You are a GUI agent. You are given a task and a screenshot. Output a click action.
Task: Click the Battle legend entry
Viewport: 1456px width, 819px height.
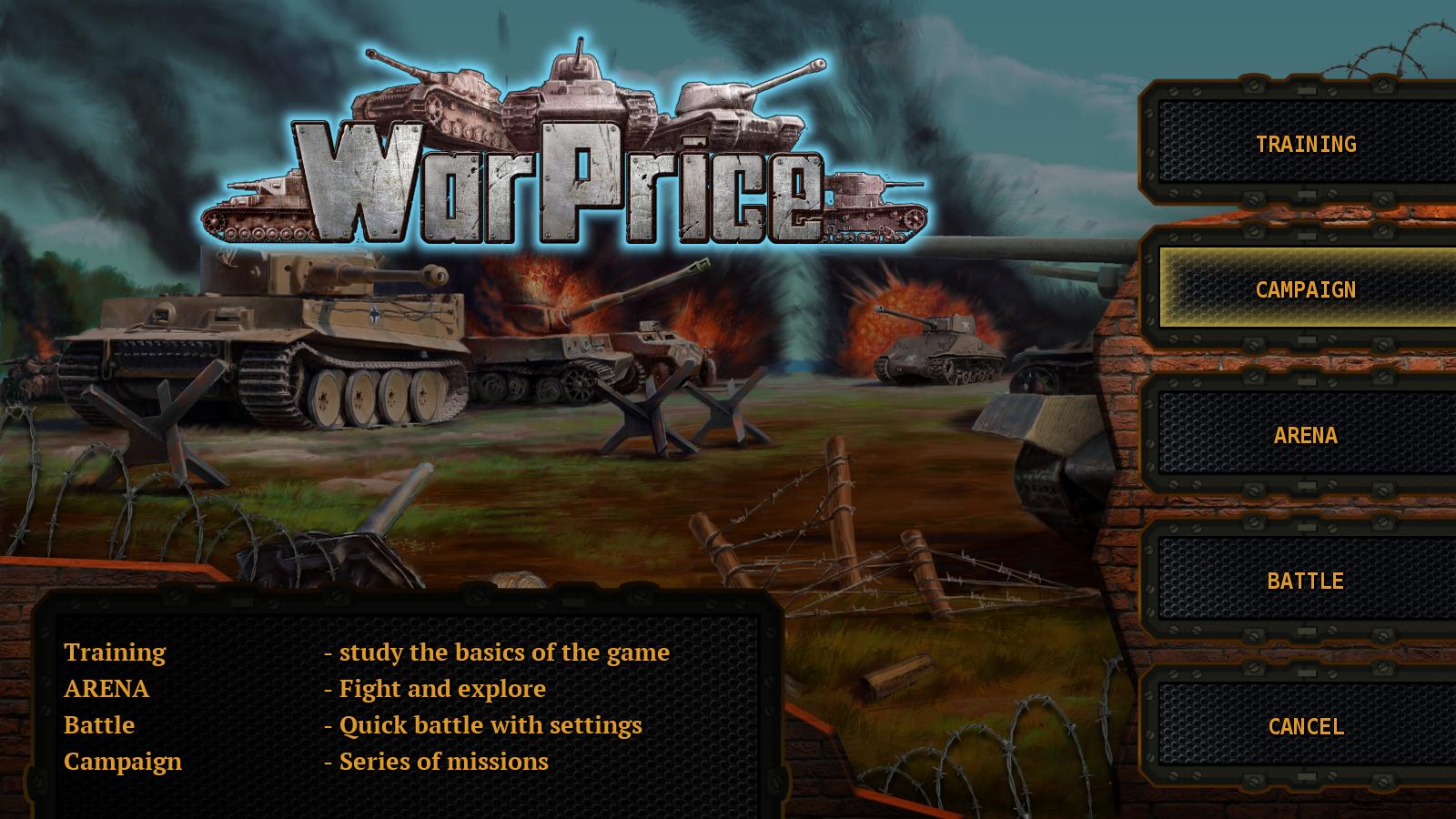(98, 725)
